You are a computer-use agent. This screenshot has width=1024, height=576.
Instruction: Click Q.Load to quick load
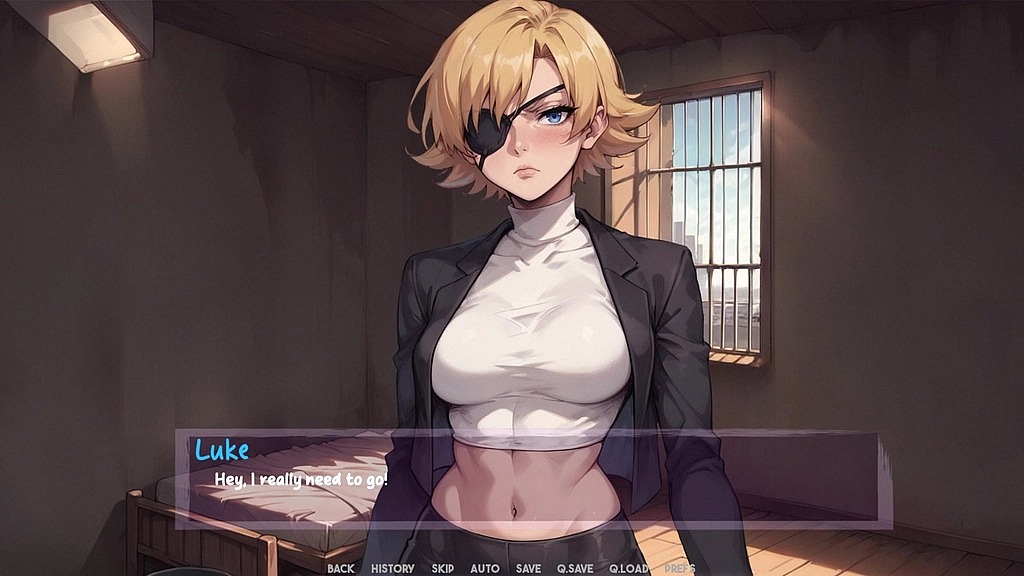(629, 568)
